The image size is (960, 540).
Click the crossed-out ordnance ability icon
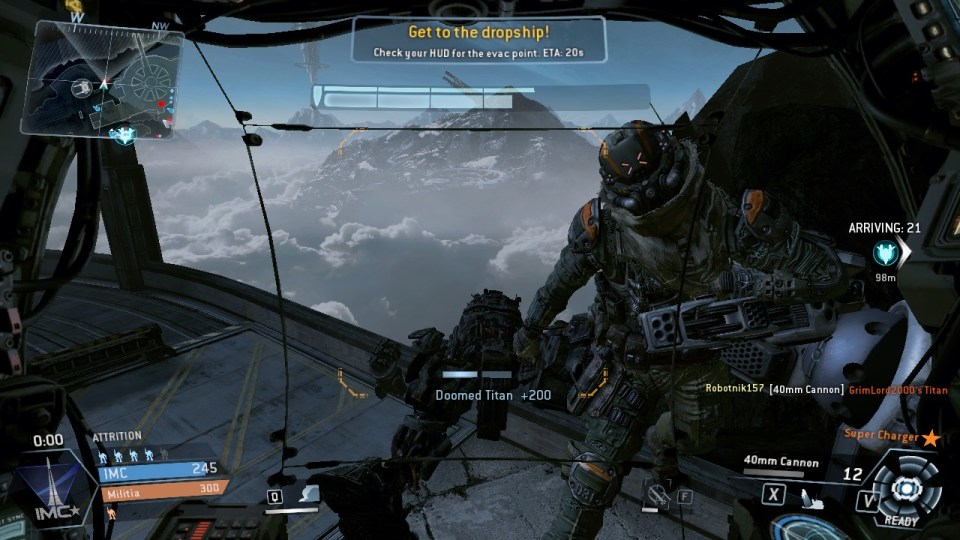pos(657,494)
